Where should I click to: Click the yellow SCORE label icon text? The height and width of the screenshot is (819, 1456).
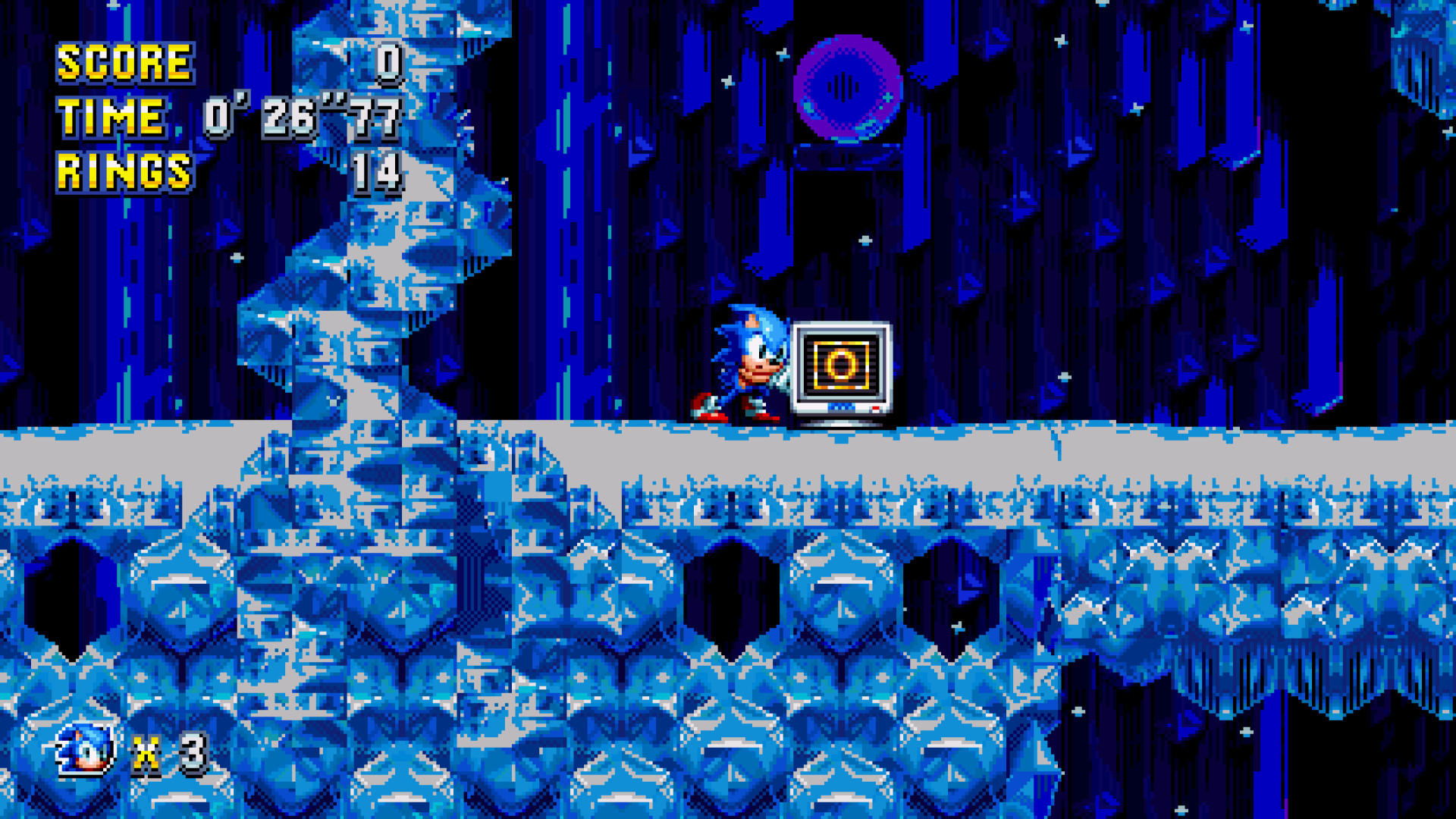[x=124, y=64]
